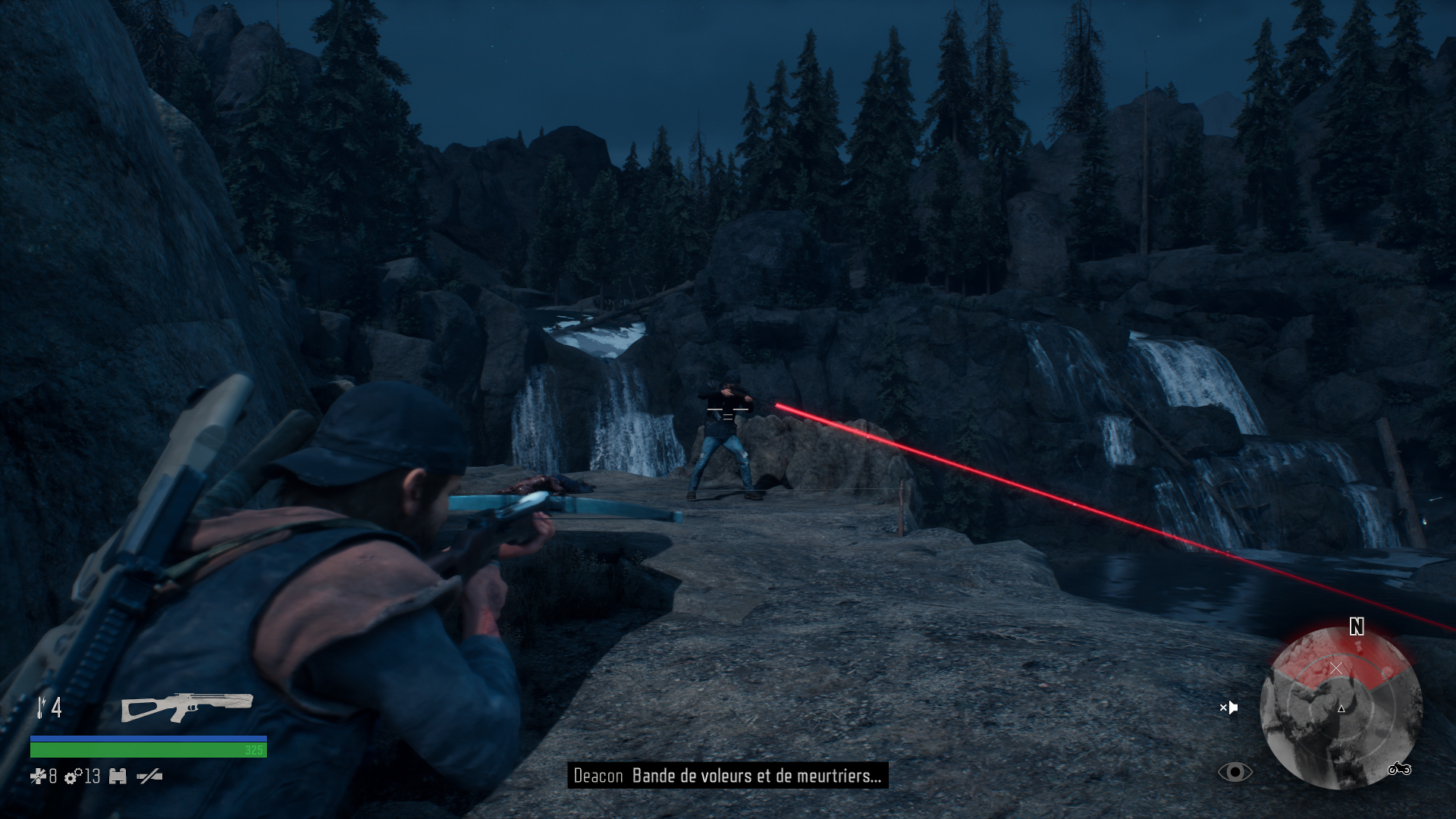Viewport: 1456px width, 819px height.
Task: Click the eye visibility indicator icon
Action: coord(1235,772)
